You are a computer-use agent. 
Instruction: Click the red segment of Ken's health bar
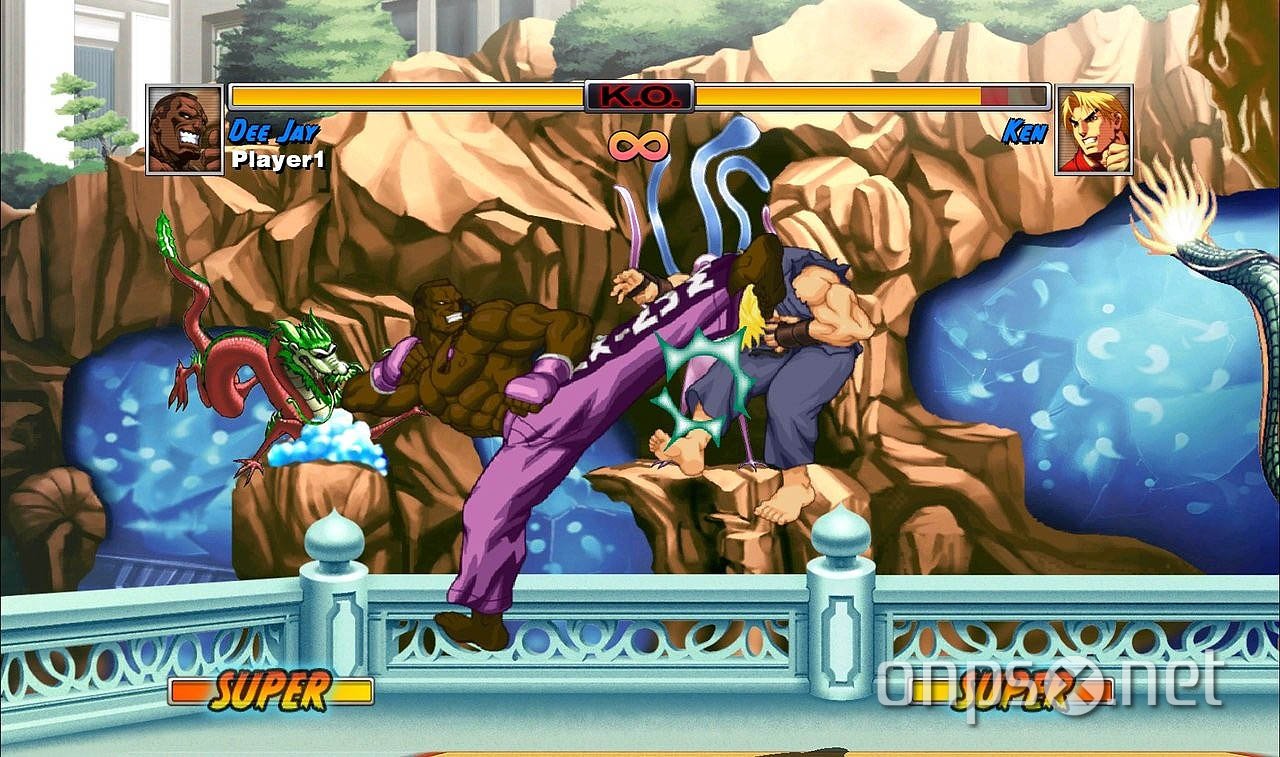pos(995,97)
